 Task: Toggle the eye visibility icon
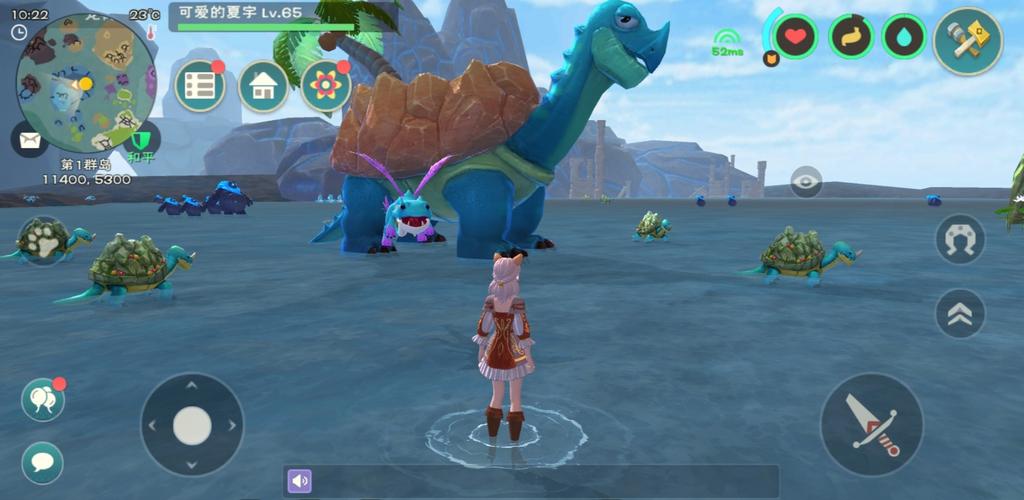(x=806, y=181)
